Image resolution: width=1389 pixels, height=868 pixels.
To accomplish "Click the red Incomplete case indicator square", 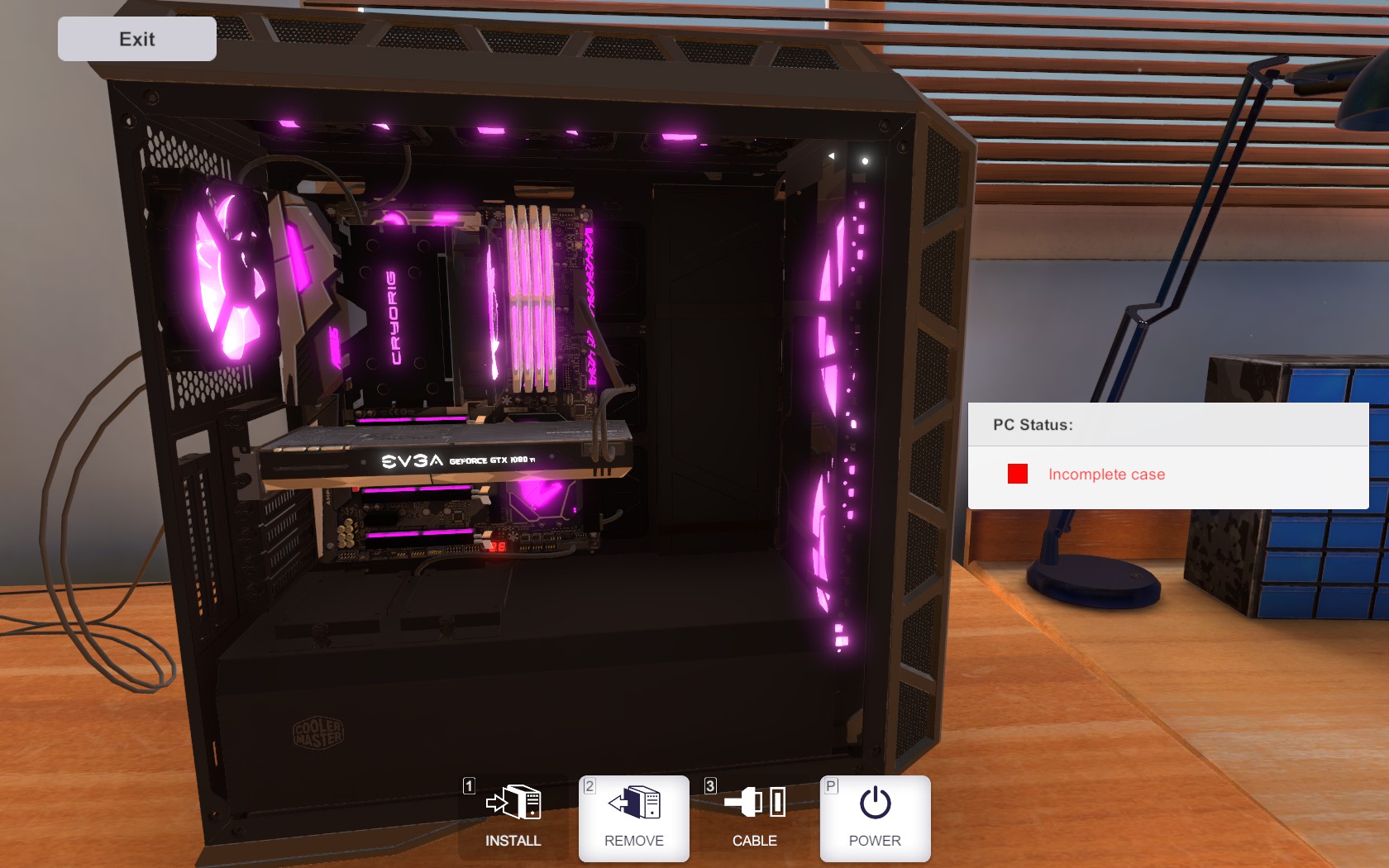I will (x=1016, y=474).
